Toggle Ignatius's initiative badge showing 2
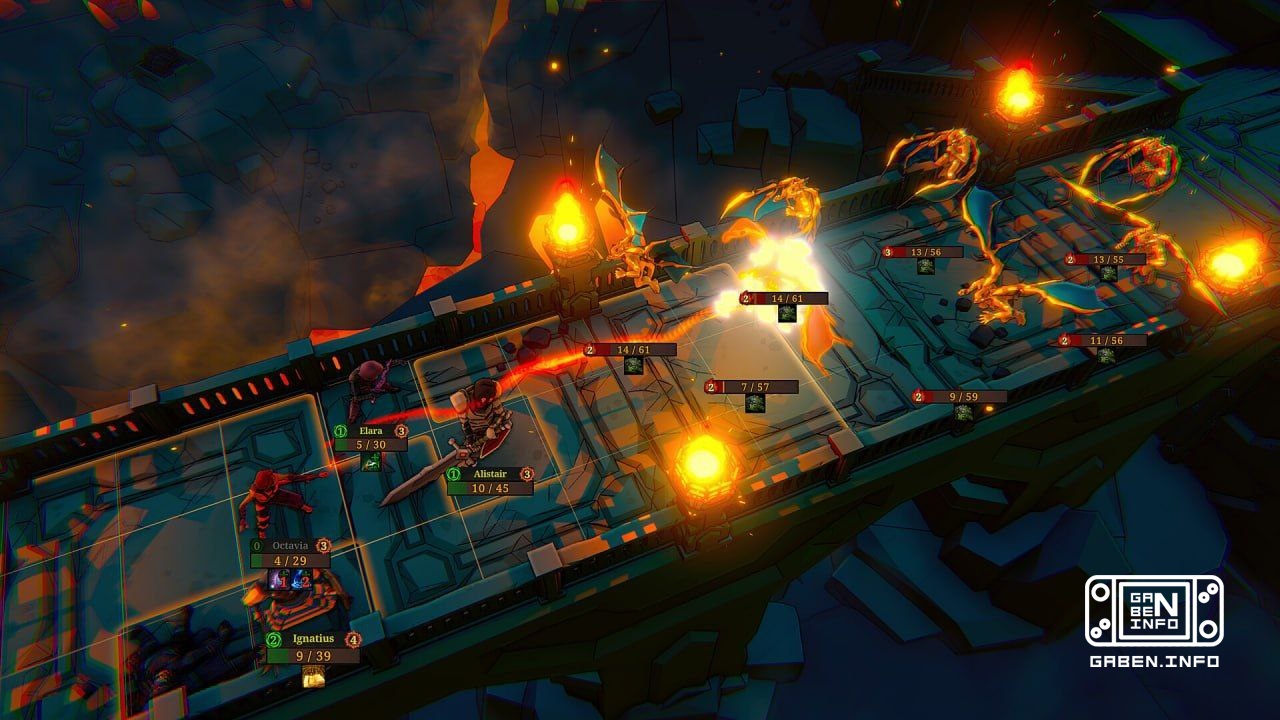This screenshot has height=720, width=1280. [272, 639]
